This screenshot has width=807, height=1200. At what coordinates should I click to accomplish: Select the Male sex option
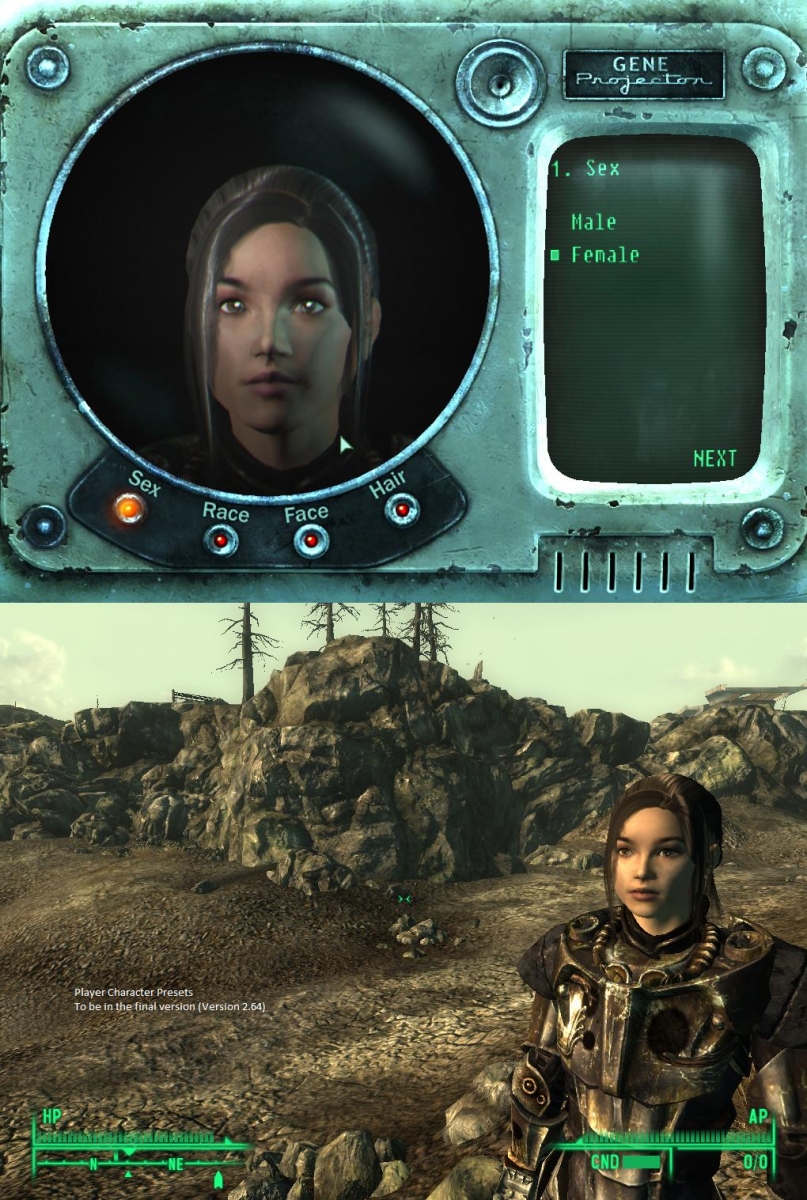[593, 222]
